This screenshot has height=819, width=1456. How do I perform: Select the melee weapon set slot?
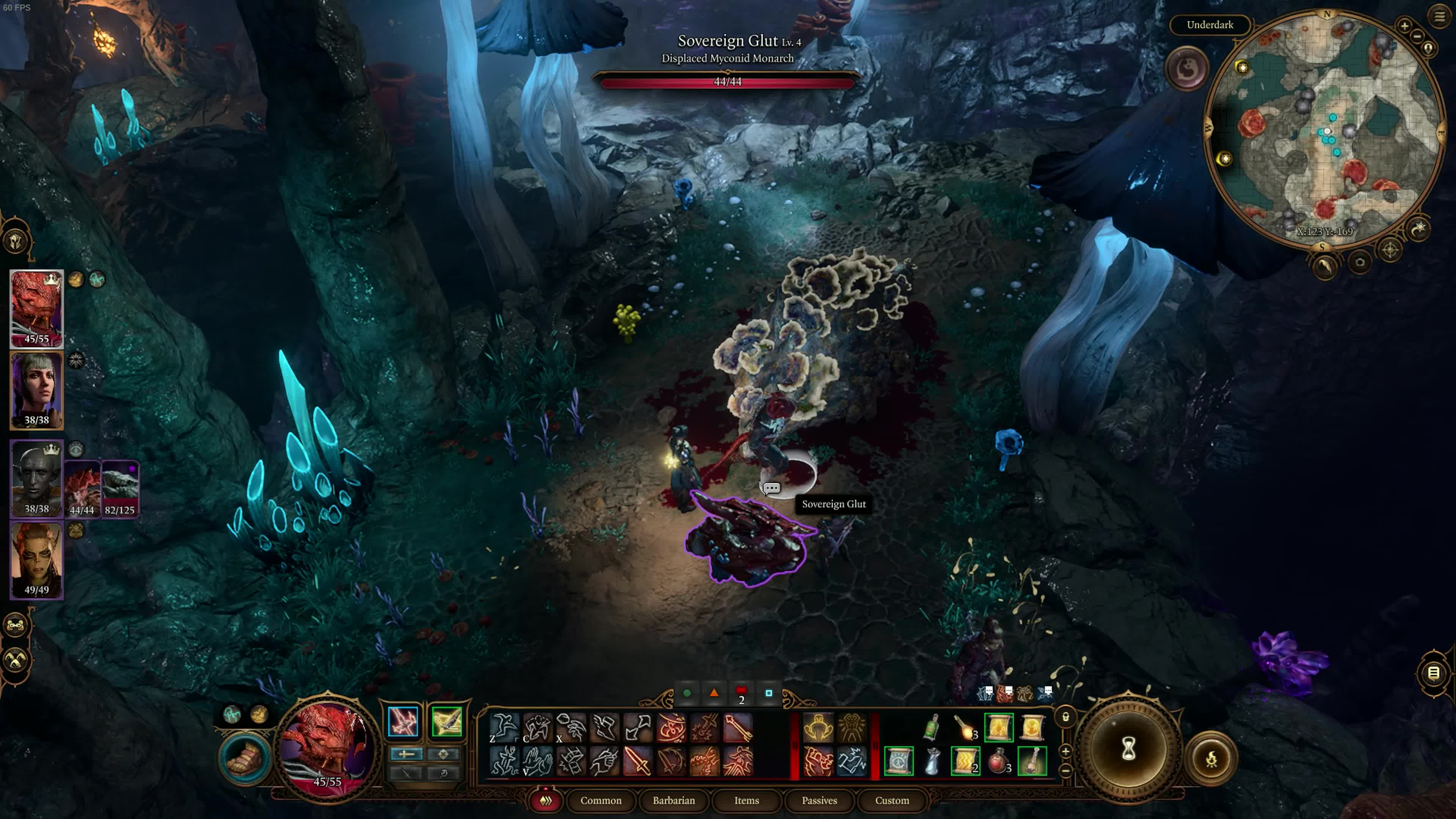point(403,722)
